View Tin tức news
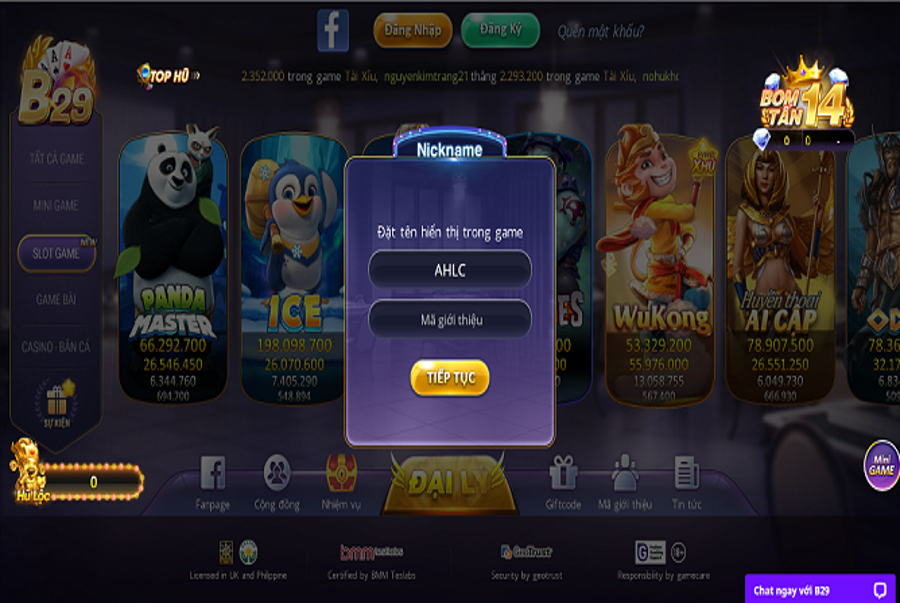Viewport: 900px width, 603px height. tap(686, 480)
